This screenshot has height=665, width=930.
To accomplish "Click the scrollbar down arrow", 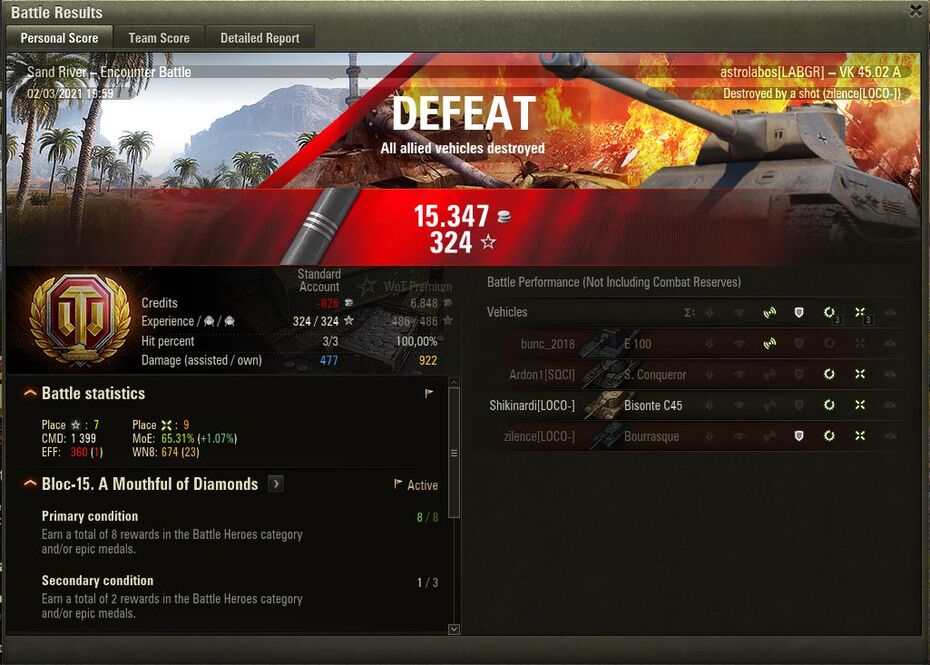I will click(x=454, y=629).
